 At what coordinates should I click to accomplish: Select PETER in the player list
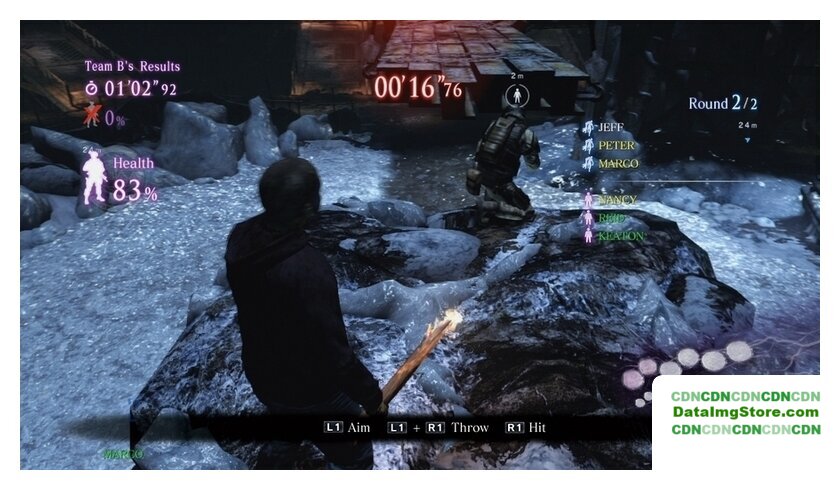click(615, 145)
